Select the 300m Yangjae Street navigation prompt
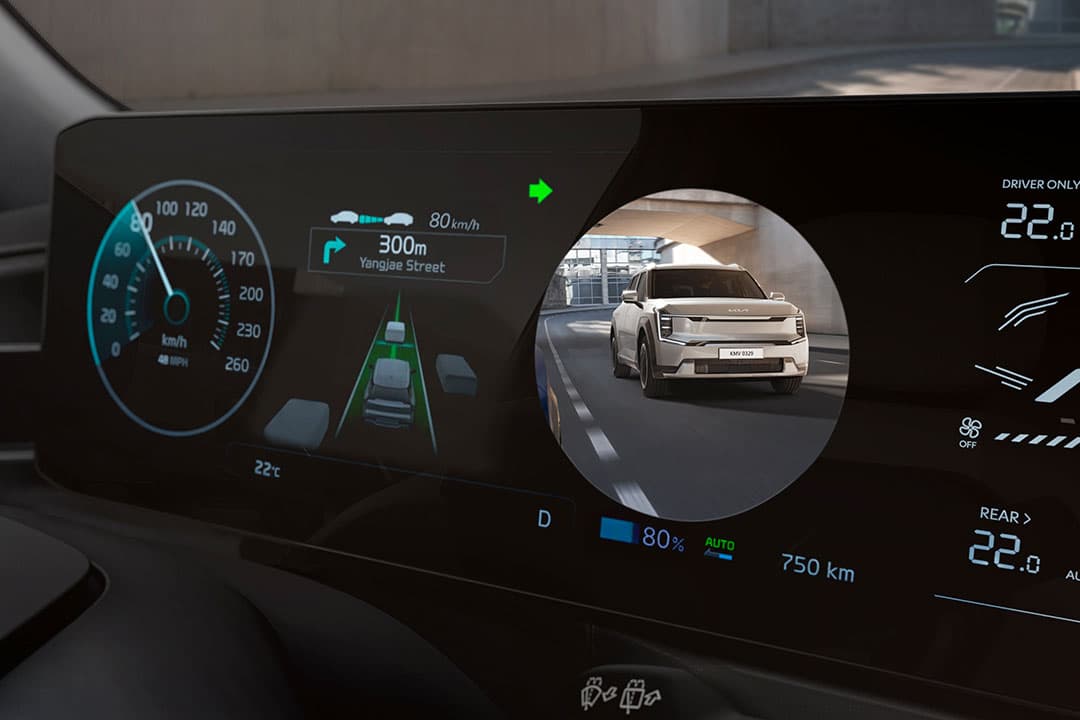This screenshot has width=1080, height=720. point(406,253)
